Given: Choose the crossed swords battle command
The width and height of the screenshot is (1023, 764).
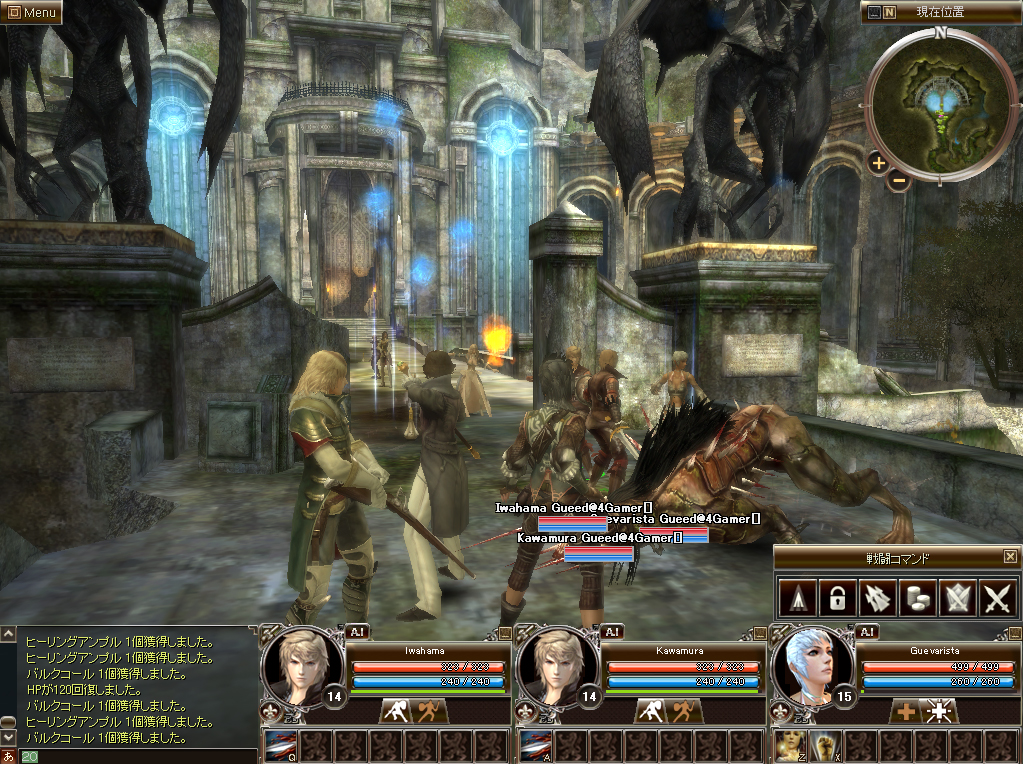Looking at the screenshot, I should pos(998,598).
